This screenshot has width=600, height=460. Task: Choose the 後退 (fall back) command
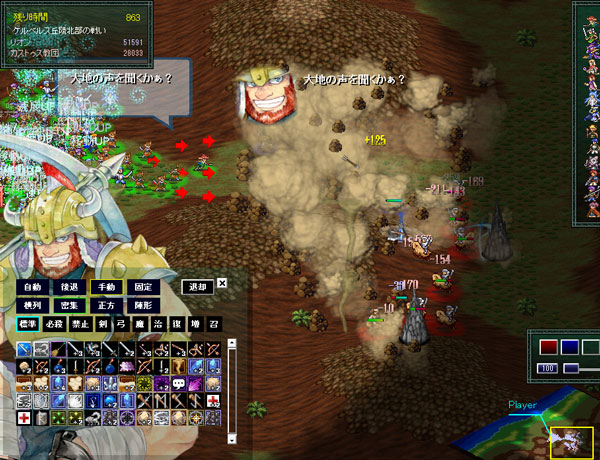tap(68, 287)
